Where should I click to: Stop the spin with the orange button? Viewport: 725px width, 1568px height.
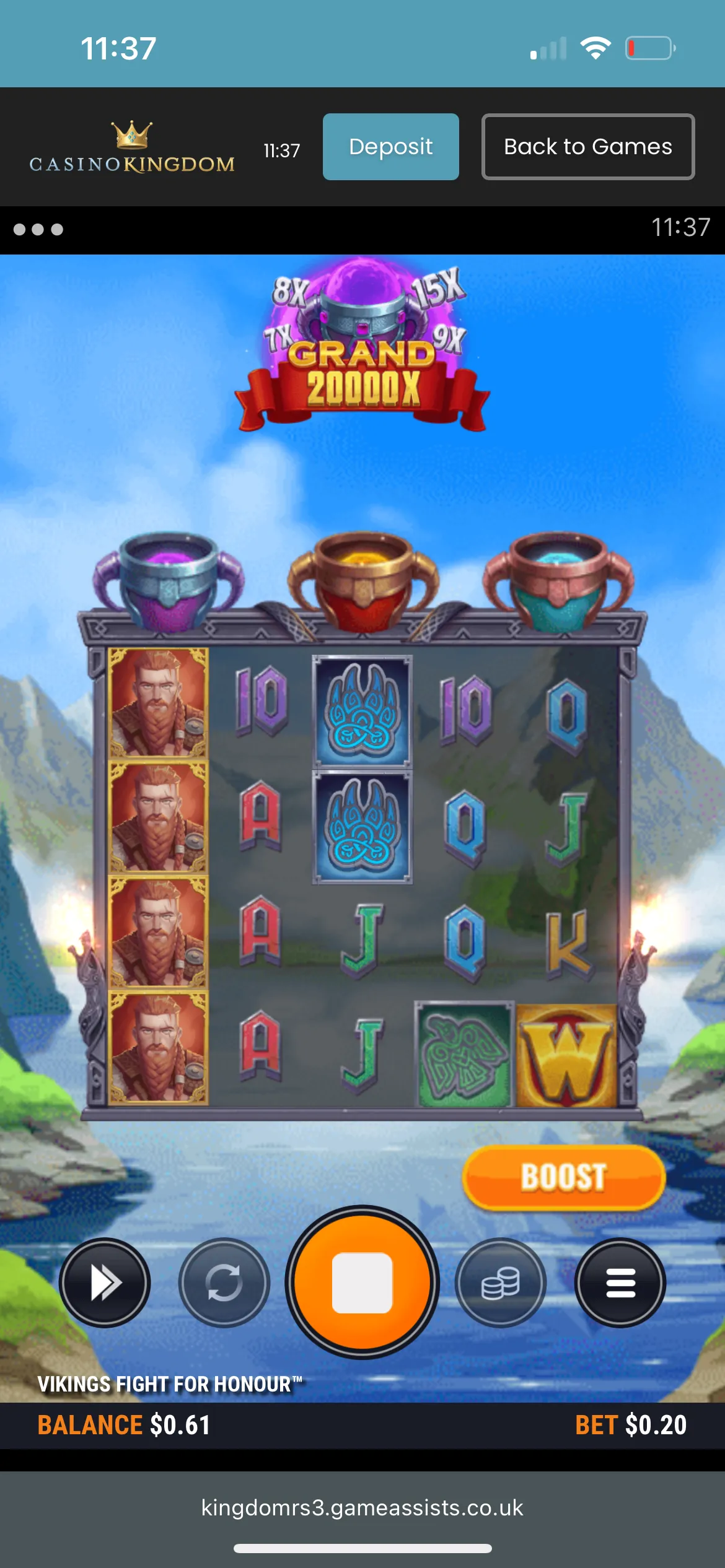point(362,1283)
